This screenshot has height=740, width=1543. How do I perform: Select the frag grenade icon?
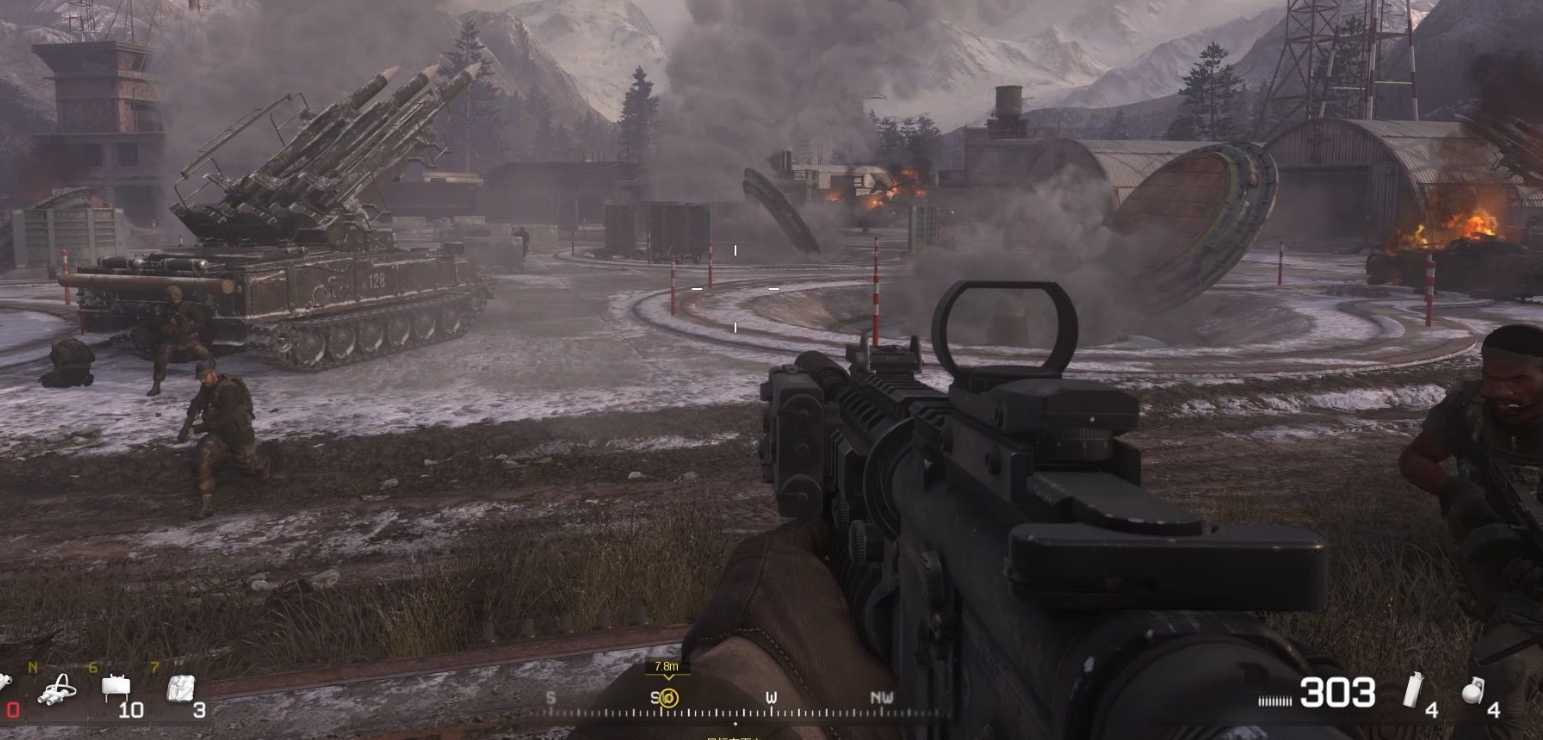click(x=1473, y=690)
